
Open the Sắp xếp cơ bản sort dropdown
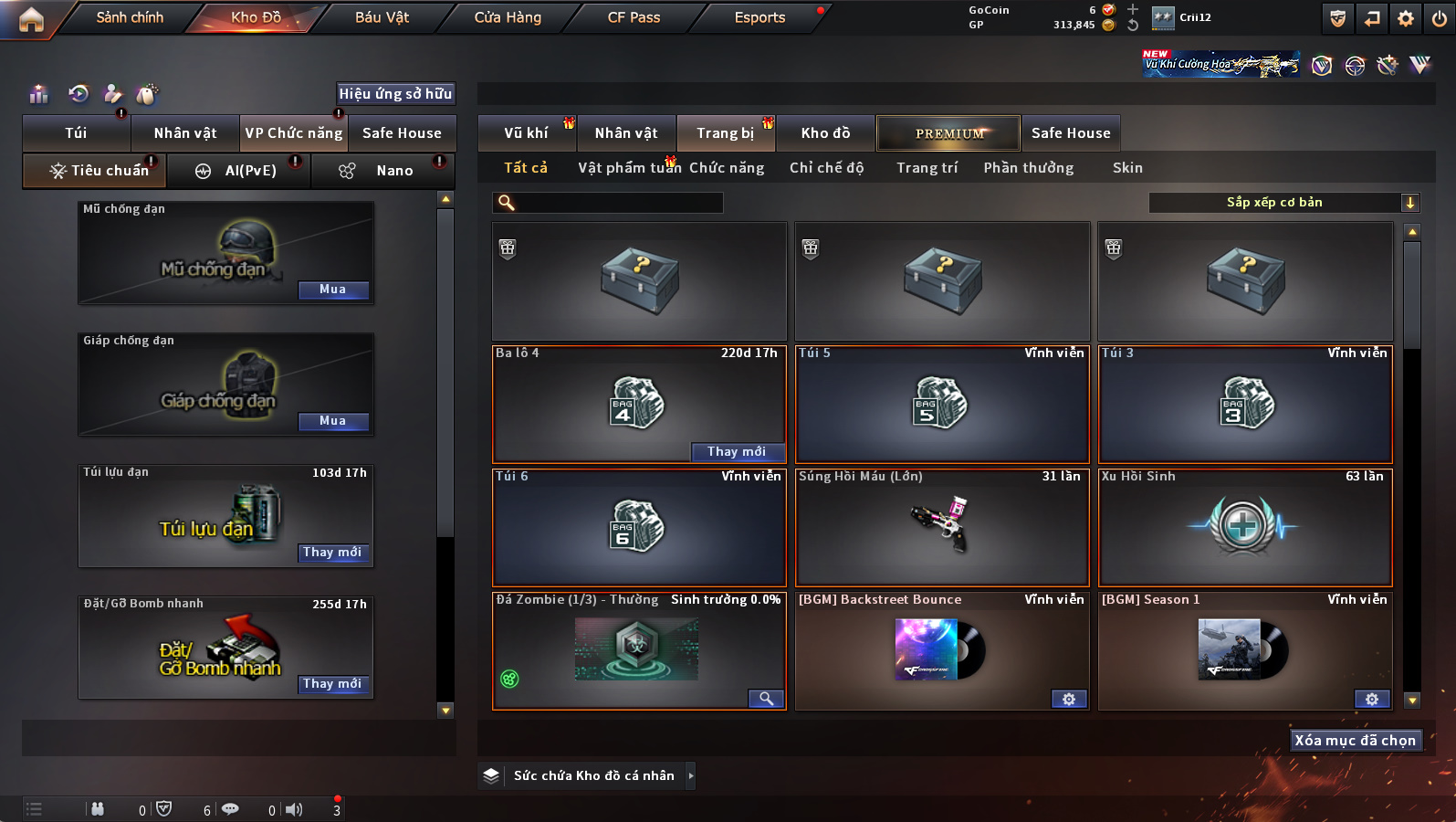(1283, 203)
